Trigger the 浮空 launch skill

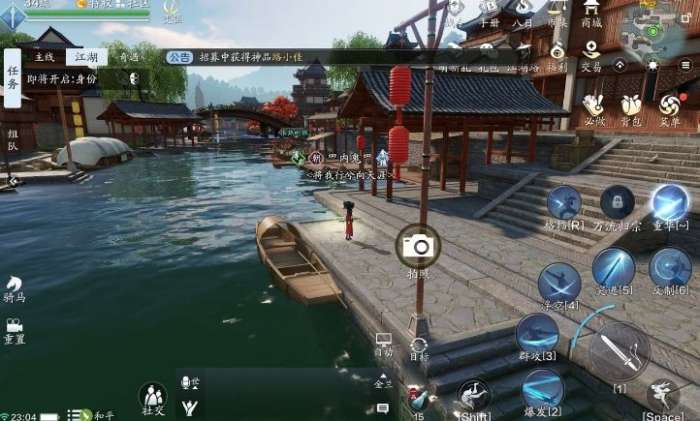pyautogui.click(x=559, y=283)
